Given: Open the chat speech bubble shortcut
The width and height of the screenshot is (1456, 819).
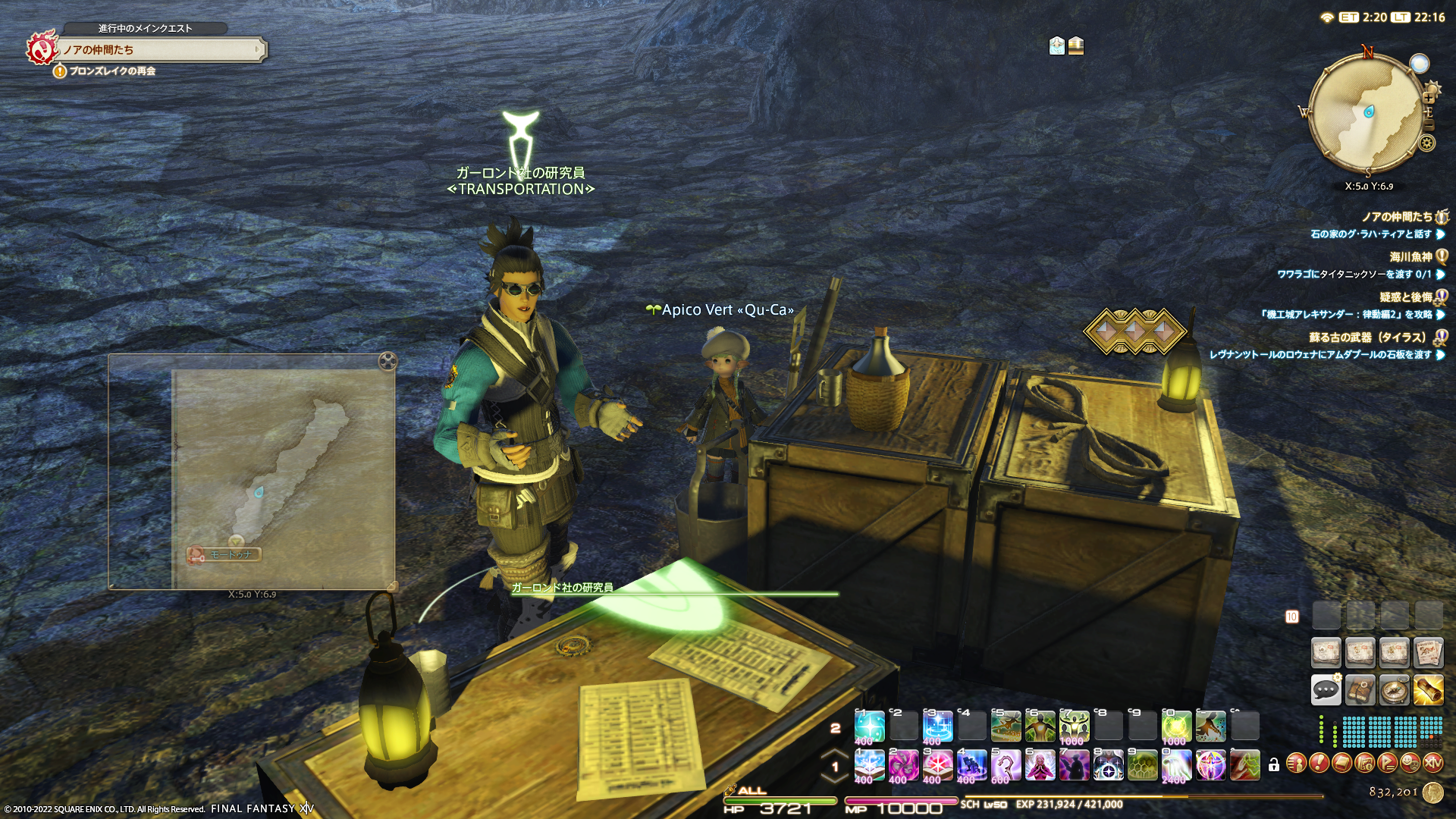Looking at the screenshot, I should (x=1326, y=690).
